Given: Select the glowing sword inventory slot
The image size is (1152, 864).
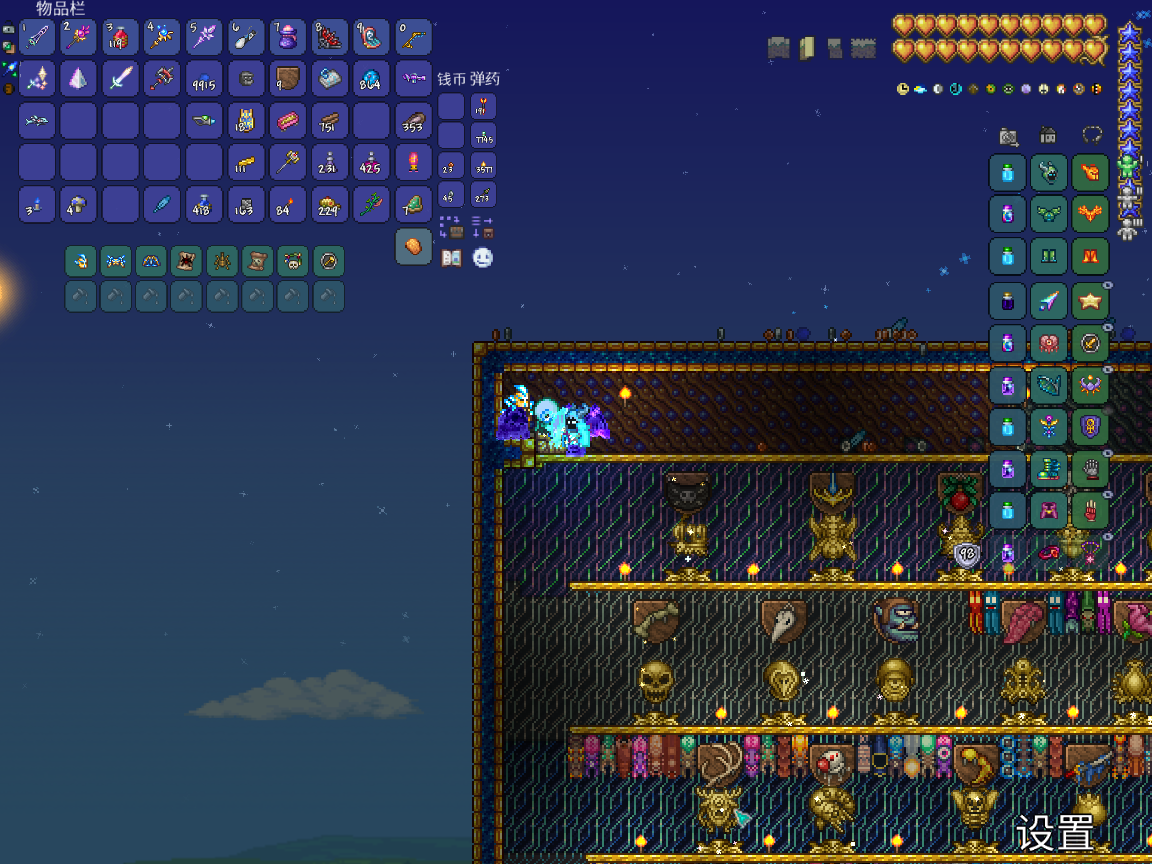Looking at the screenshot, I should [x=120, y=78].
